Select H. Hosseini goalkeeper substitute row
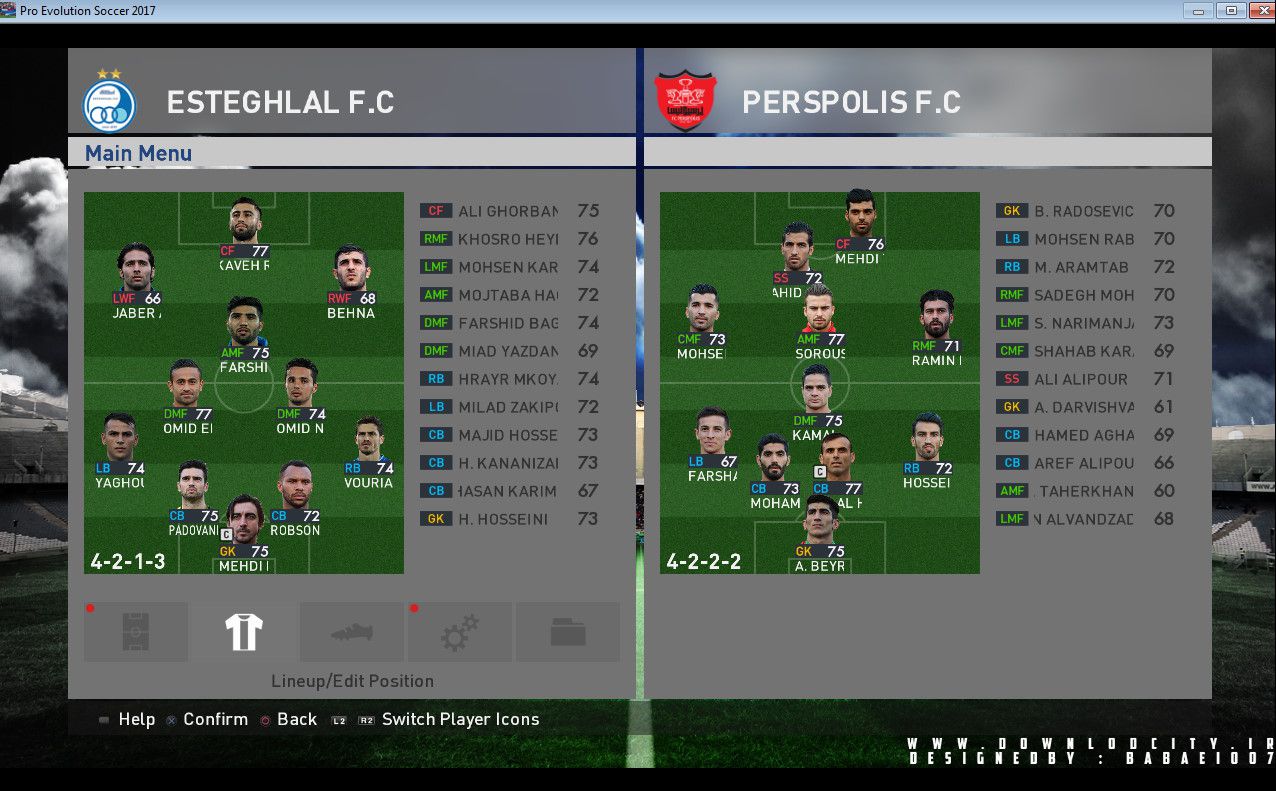Viewport: 1276px width, 791px height. tap(508, 519)
